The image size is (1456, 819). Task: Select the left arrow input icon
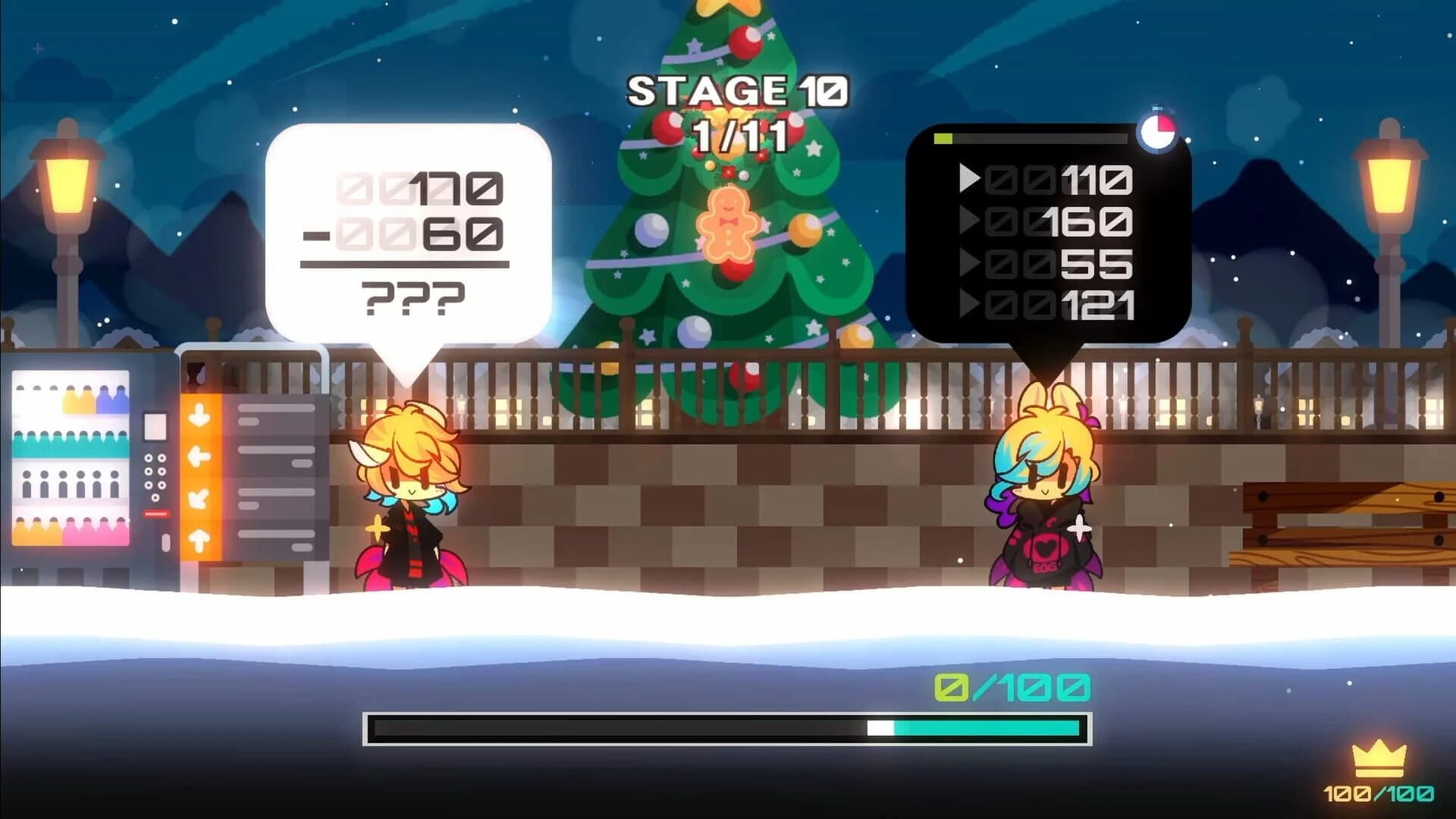[x=199, y=454]
